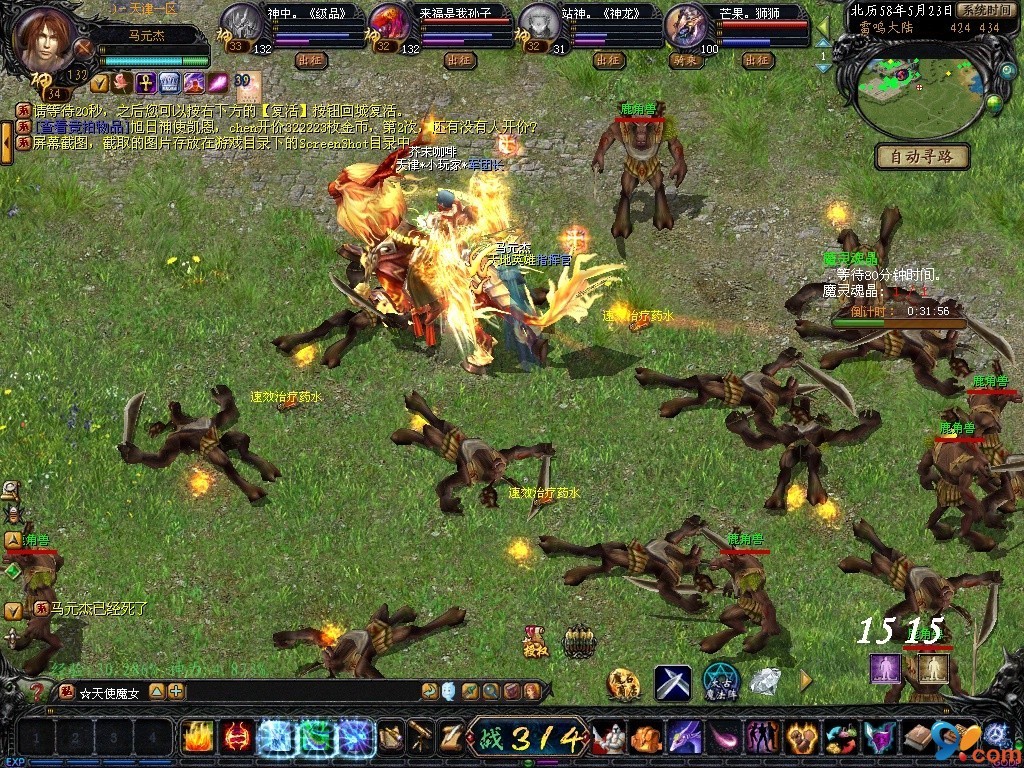Use the red swirl skill on the hotbar
This screenshot has width=1024, height=768.
click(236, 738)
